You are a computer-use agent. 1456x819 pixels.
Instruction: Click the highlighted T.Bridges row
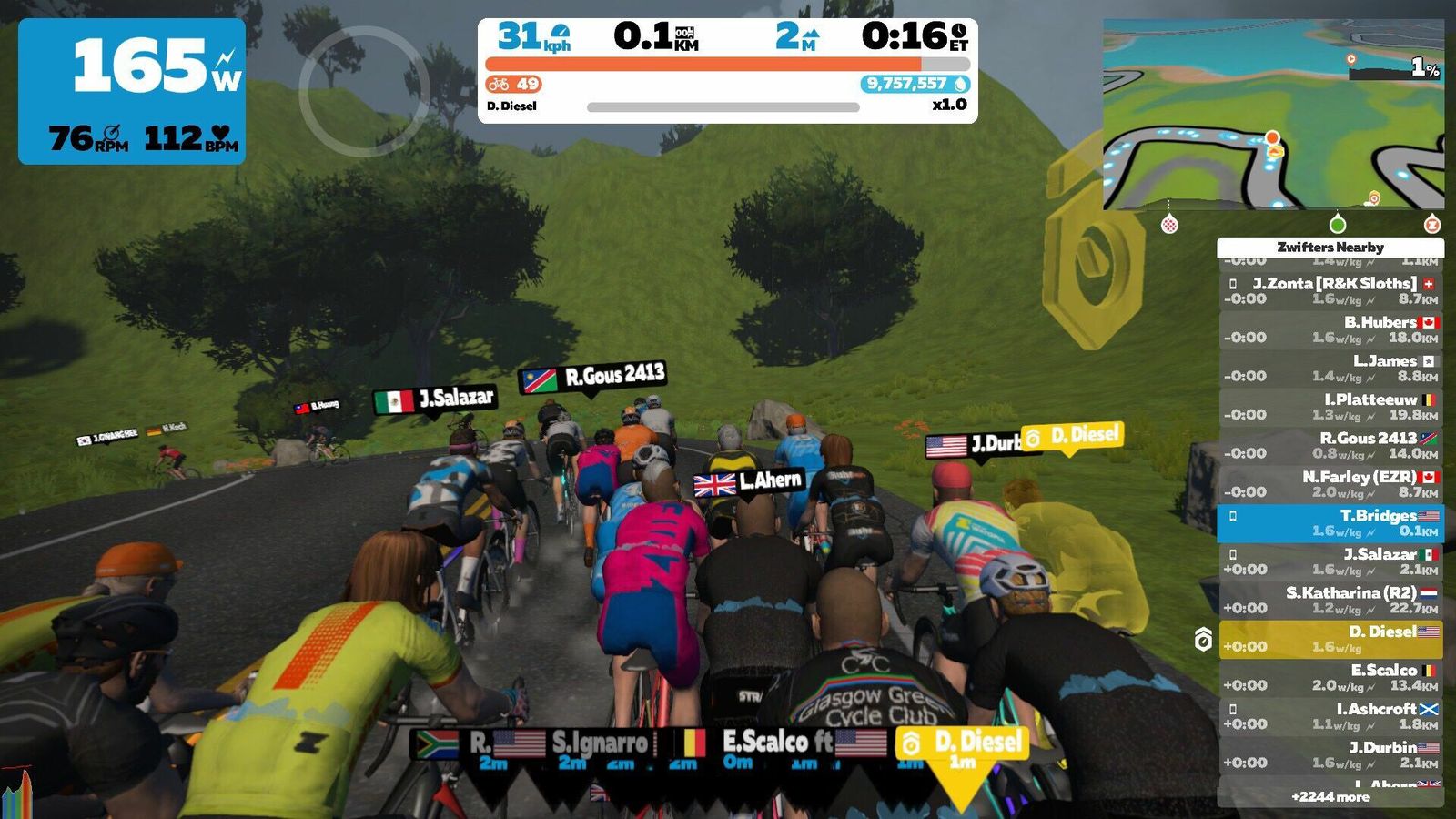(x=1330, y=523)
